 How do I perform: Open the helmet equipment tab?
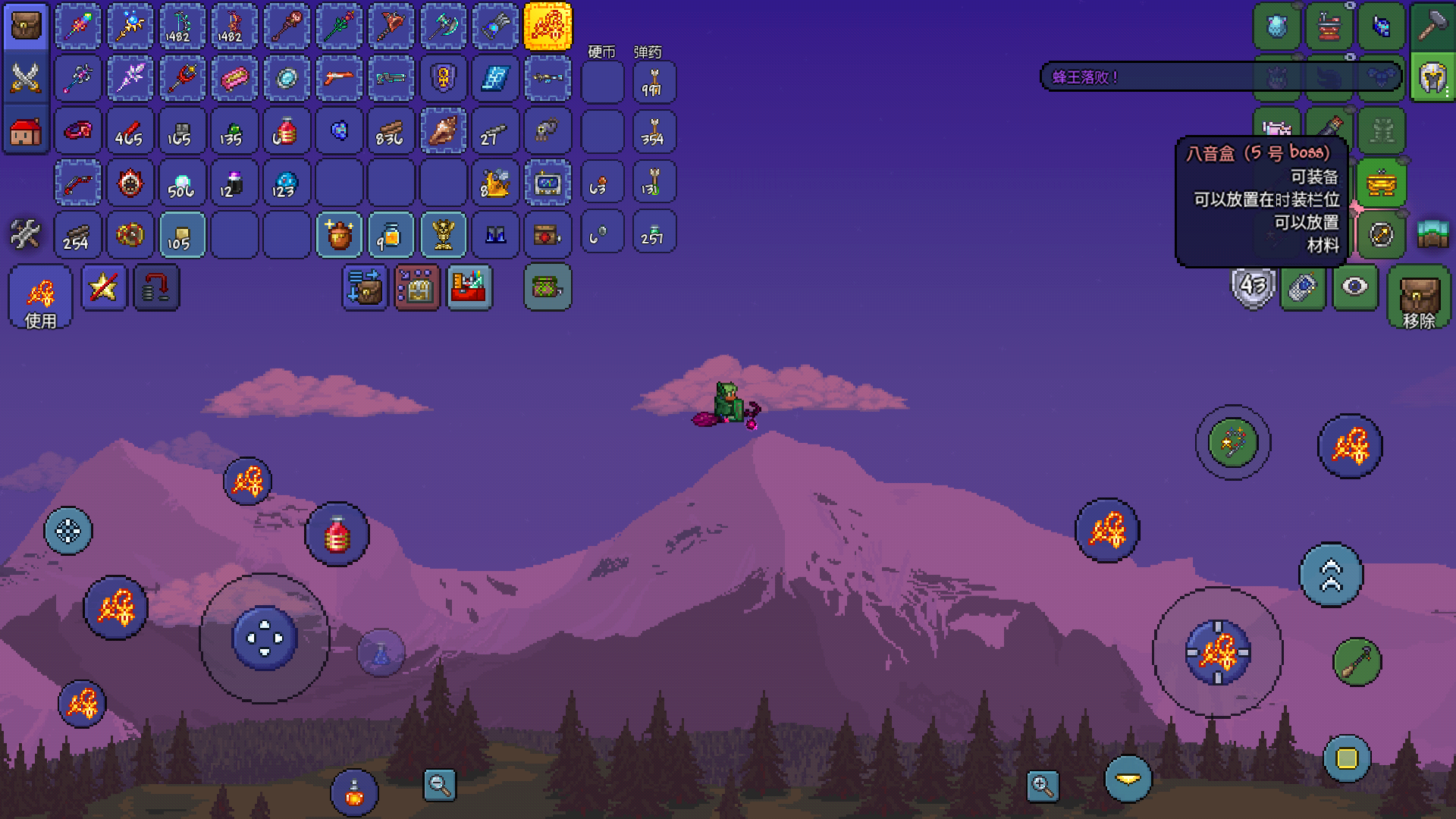[x=1432, y=78]
